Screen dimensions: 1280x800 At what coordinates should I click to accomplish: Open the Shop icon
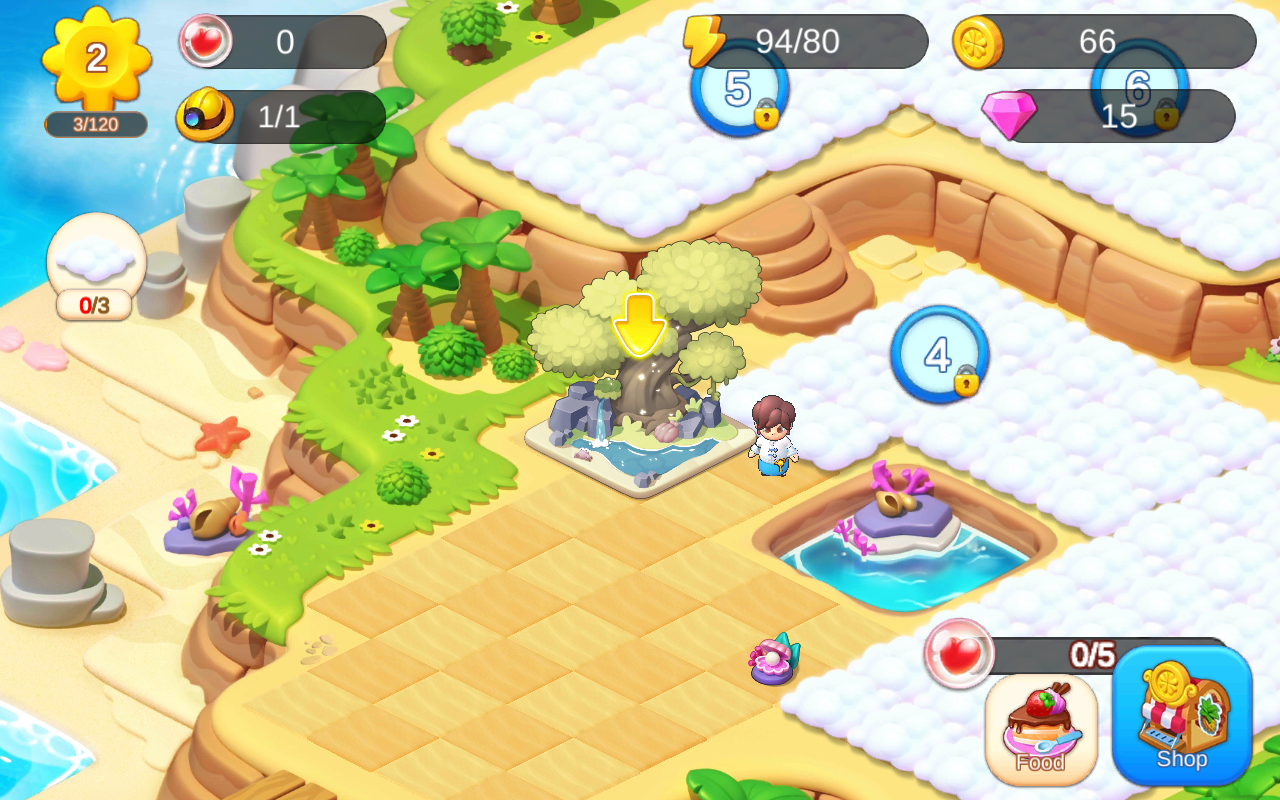click(x=1181, y=720)
